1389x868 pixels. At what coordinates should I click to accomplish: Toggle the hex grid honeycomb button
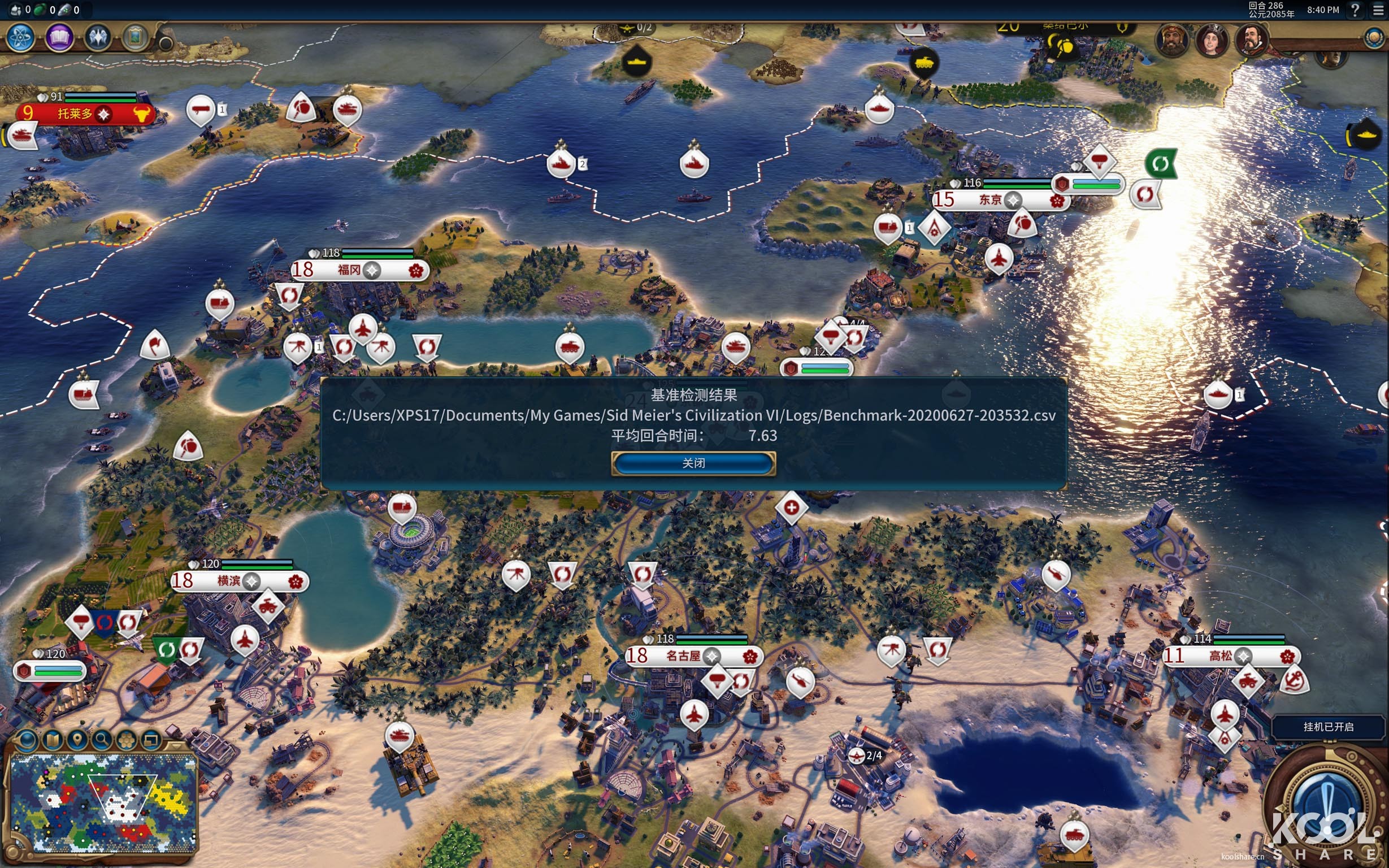126,740
